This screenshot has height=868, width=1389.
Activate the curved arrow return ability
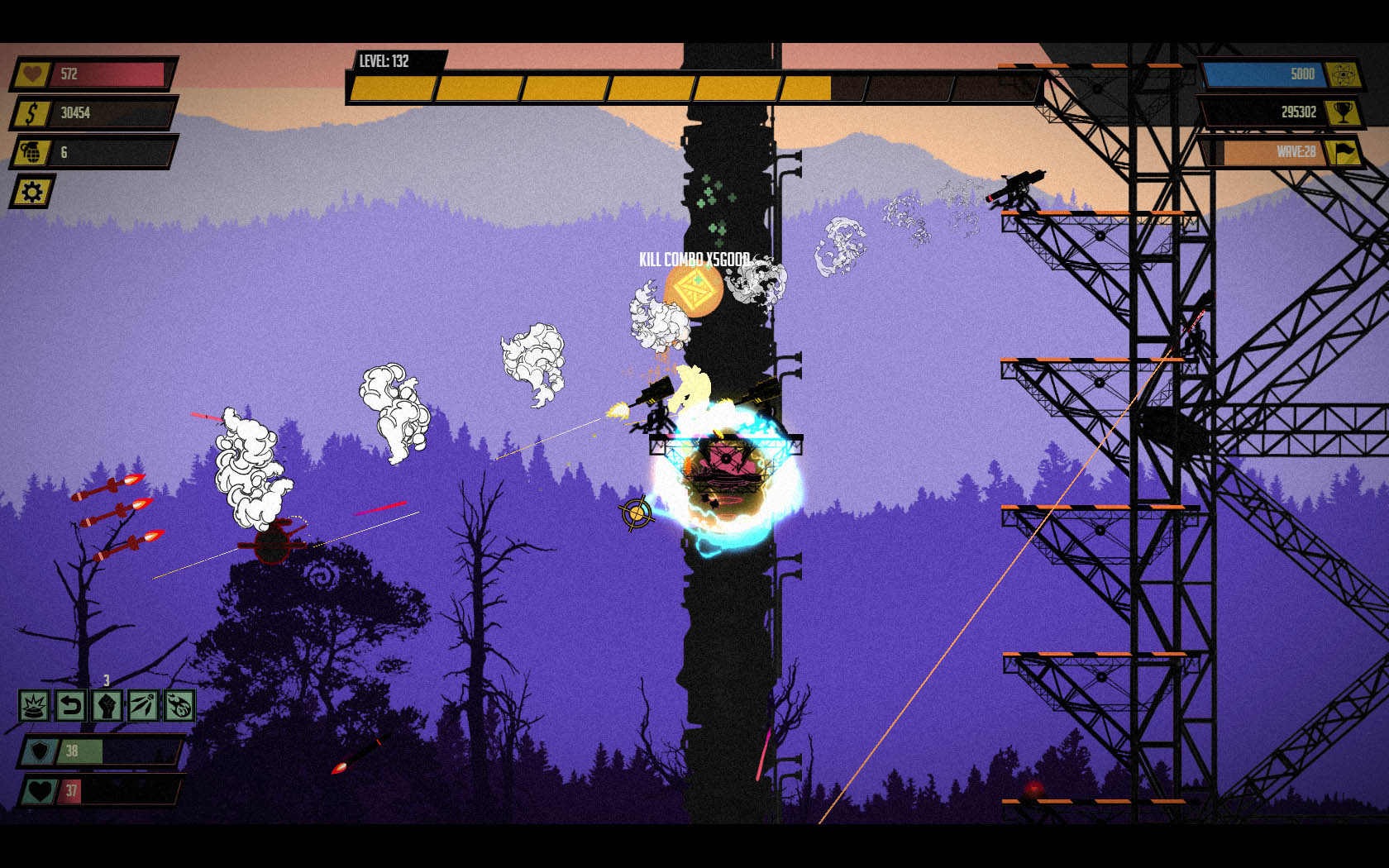tap(70, 707)
